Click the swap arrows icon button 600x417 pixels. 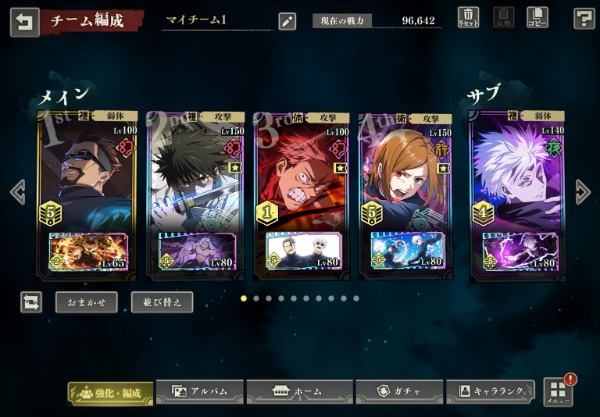pyautogui.click(x=31, y=301)
